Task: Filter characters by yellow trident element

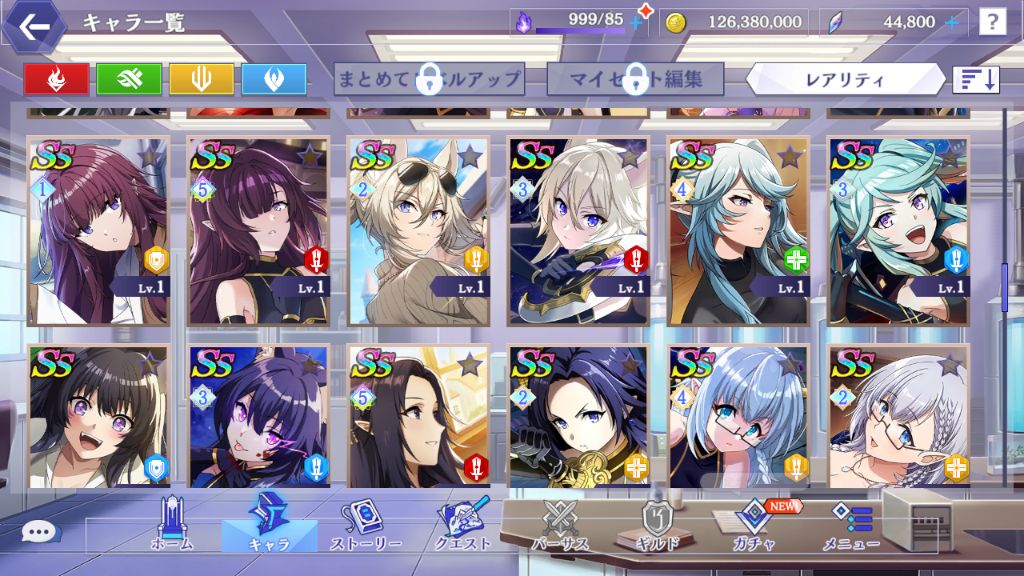Action: [x=201, y=79]
